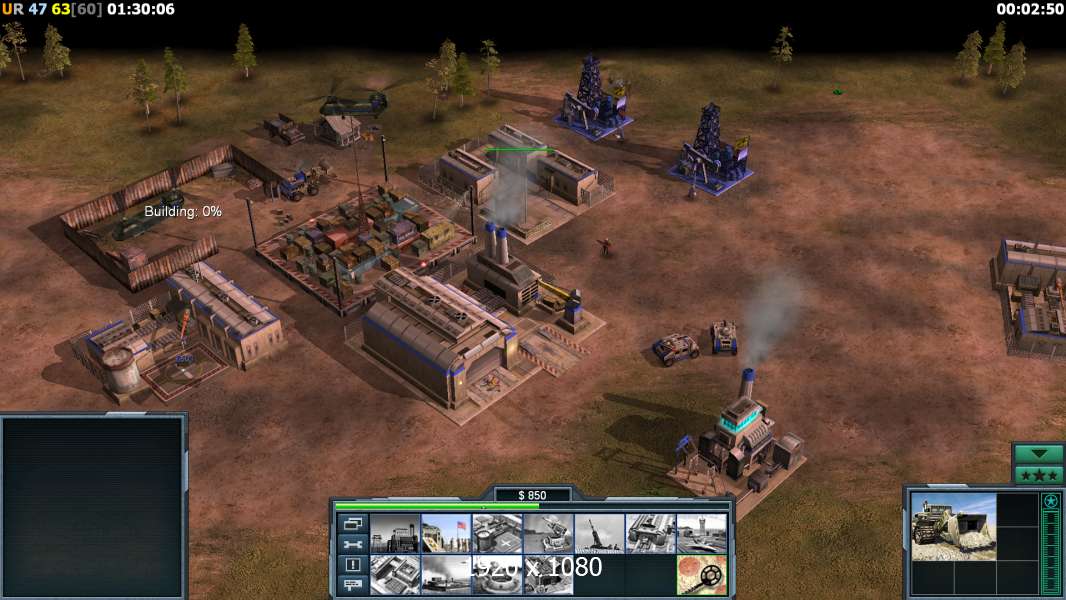
Task: Build the gun turret defense structure
Action: [548, 533]
